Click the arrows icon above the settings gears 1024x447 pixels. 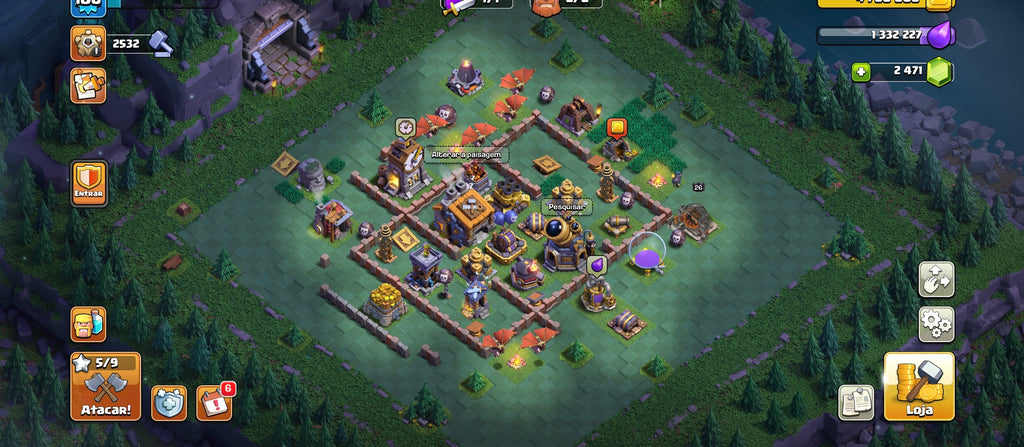tap(936, 279)
